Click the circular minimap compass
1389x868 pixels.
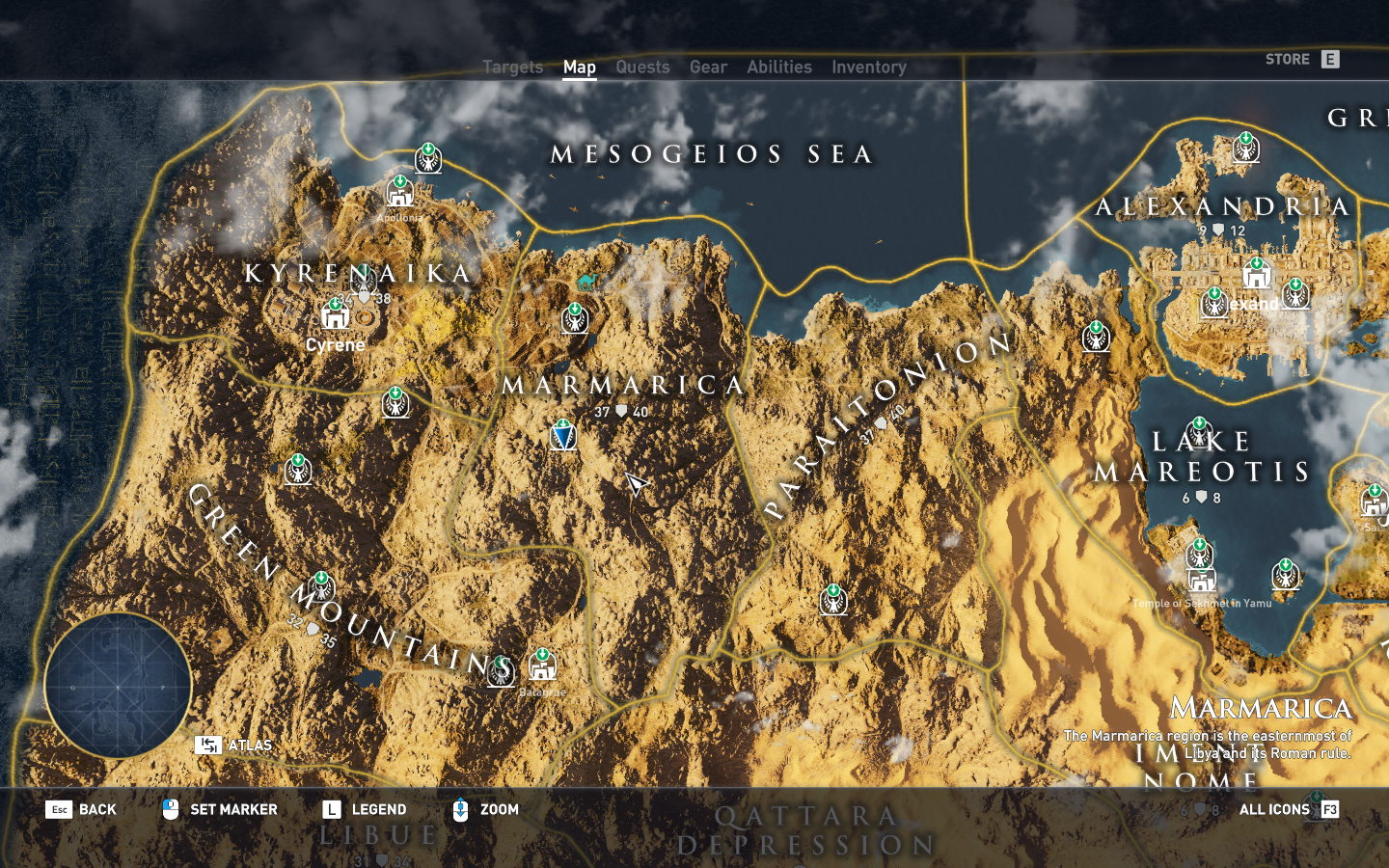click(x=118, y=685)
